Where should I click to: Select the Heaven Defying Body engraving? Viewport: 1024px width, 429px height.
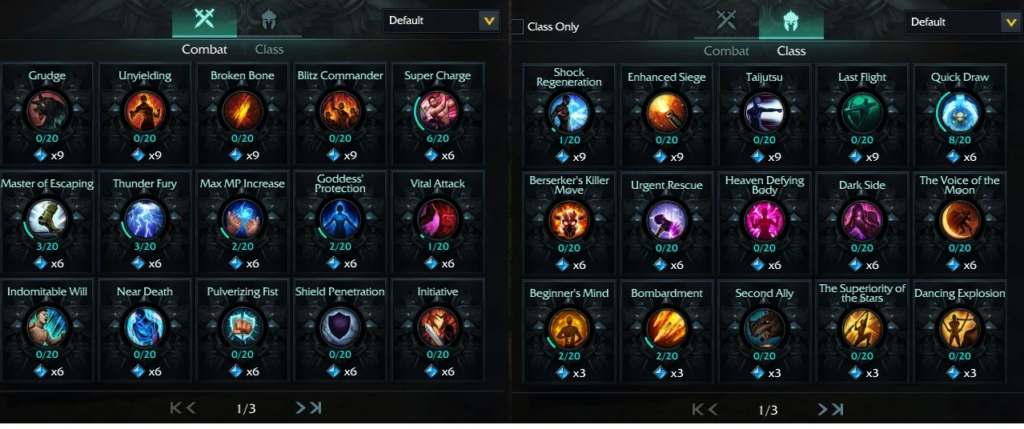click(x=764, y=220)
